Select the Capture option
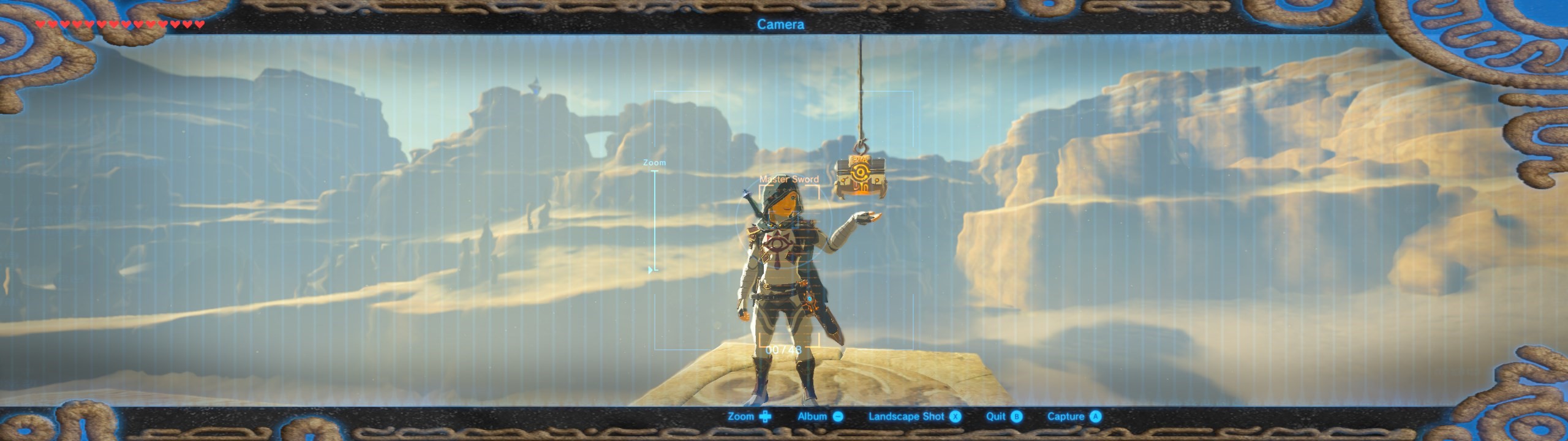 1073,417
